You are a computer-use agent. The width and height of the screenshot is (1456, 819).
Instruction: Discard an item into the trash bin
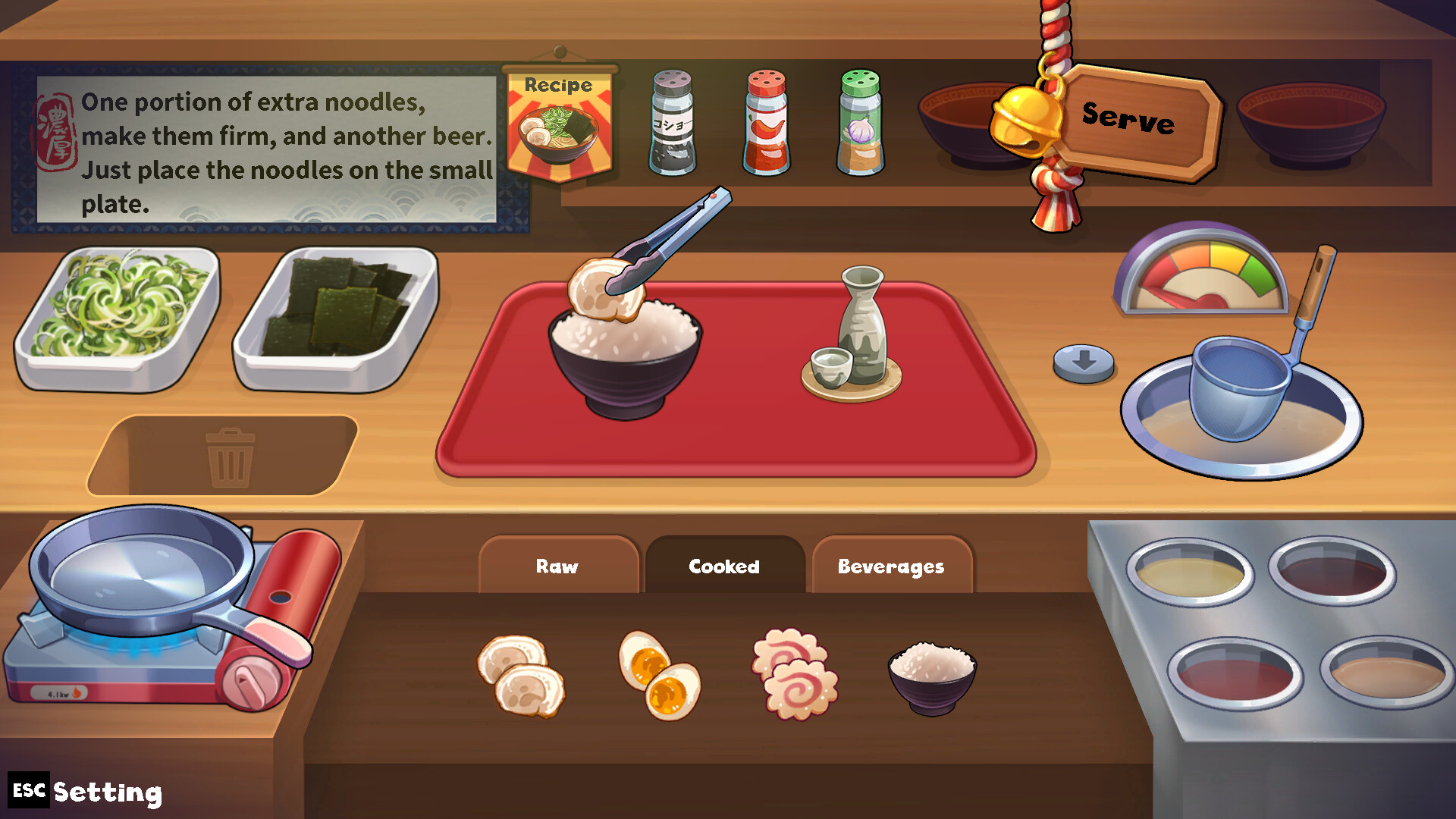click(232, 455)
